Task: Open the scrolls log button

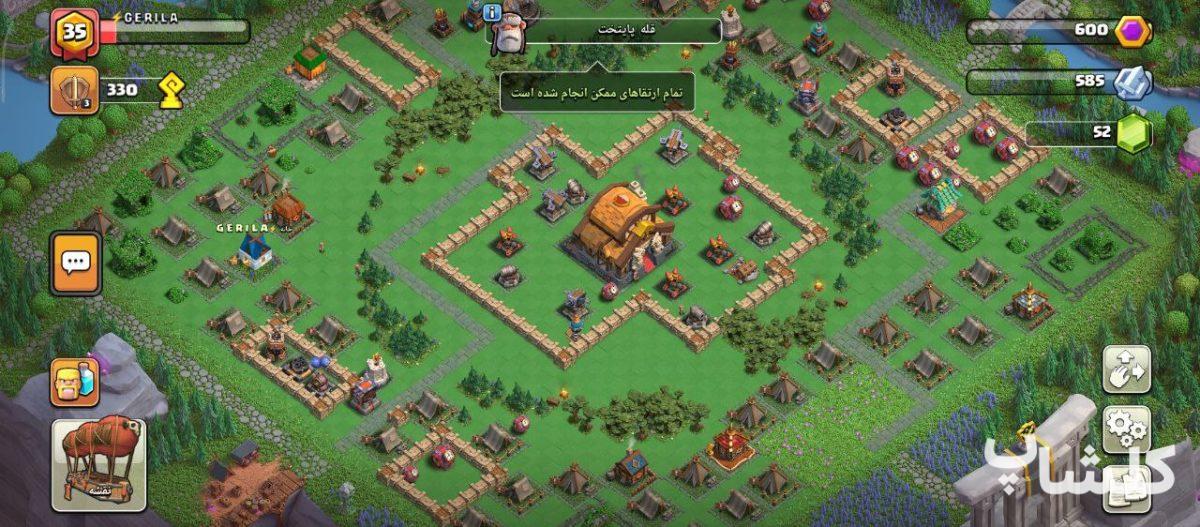Action: point(1127,488)
